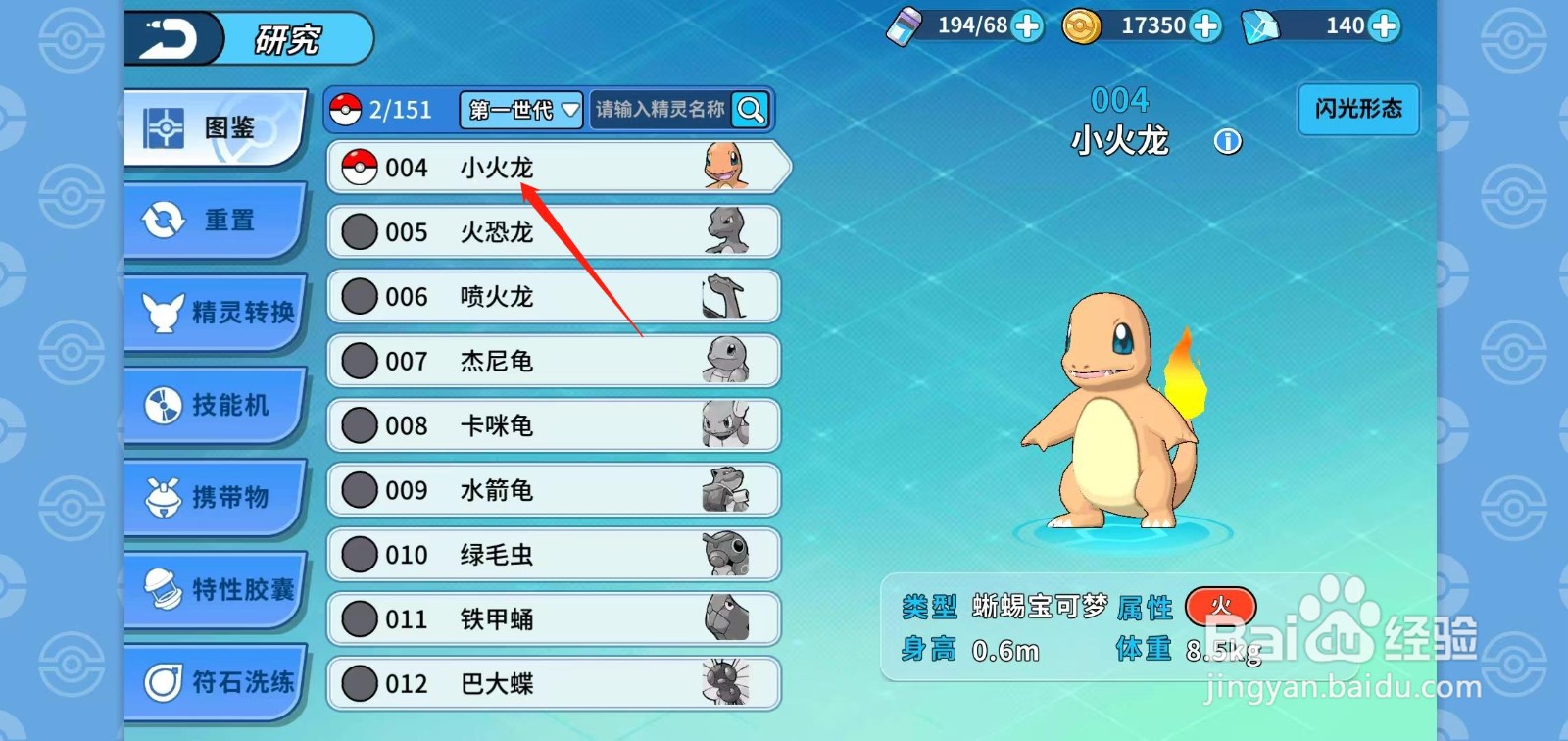The width and height of the screenshot is (1568, 741).
Task: Open the 第一世代 generation dropdown
Action: tap(521, 111)
